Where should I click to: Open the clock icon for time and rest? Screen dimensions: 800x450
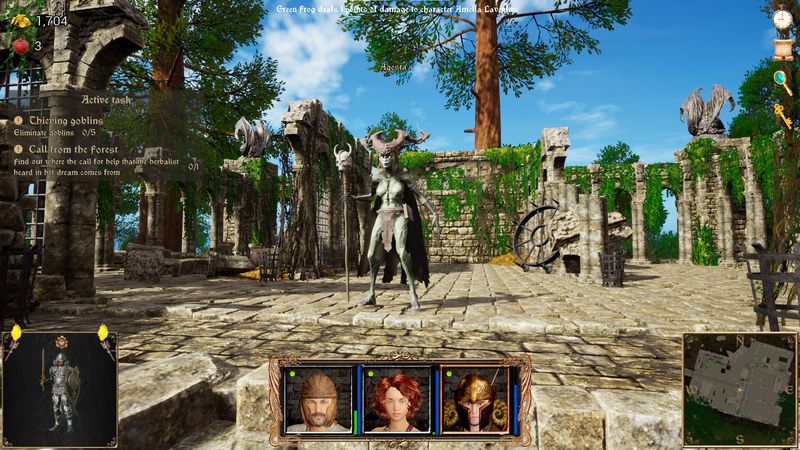tap(782, 18)
